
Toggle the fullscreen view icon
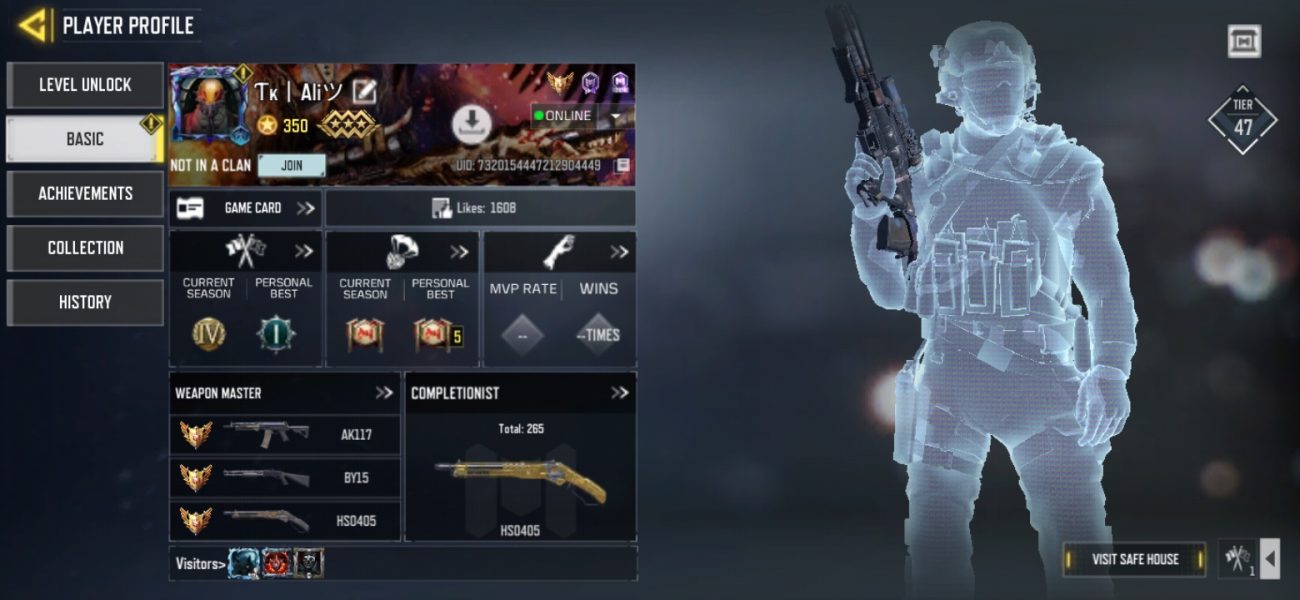pyautogui.click(x=1244, y=41)
